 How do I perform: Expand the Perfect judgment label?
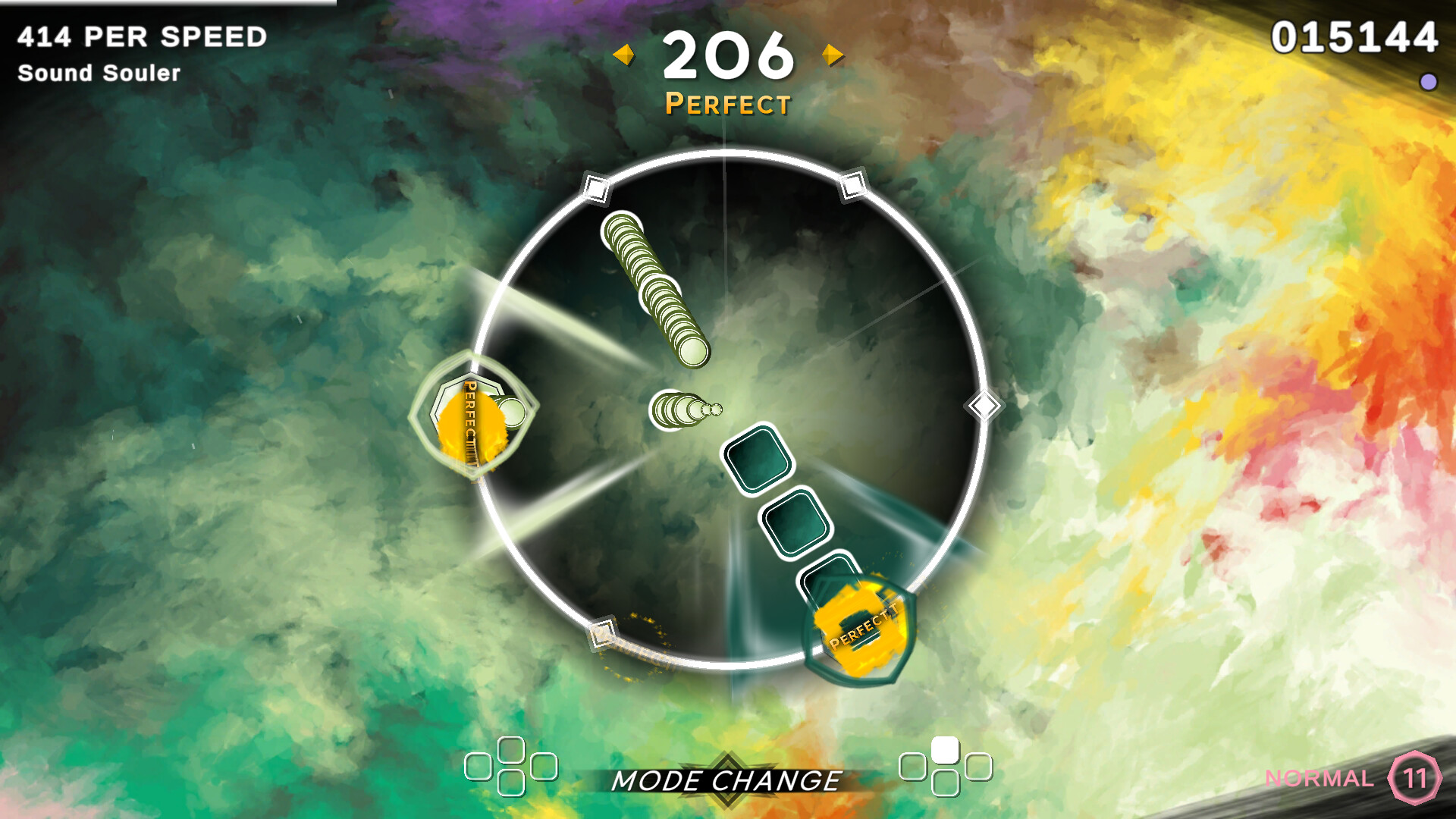pyautogui.click(x=727, y=103)
